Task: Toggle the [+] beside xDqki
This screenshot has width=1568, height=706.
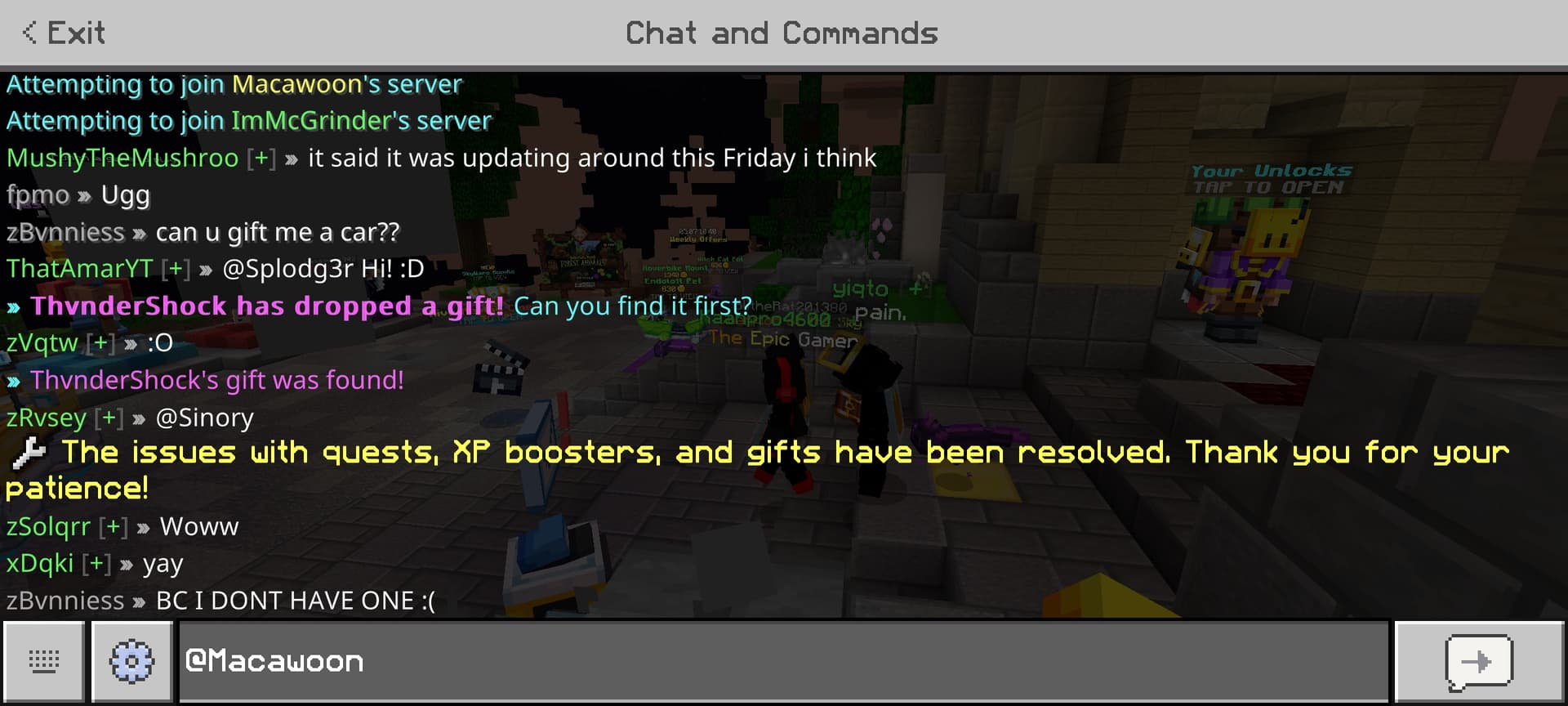Action: 98,563
